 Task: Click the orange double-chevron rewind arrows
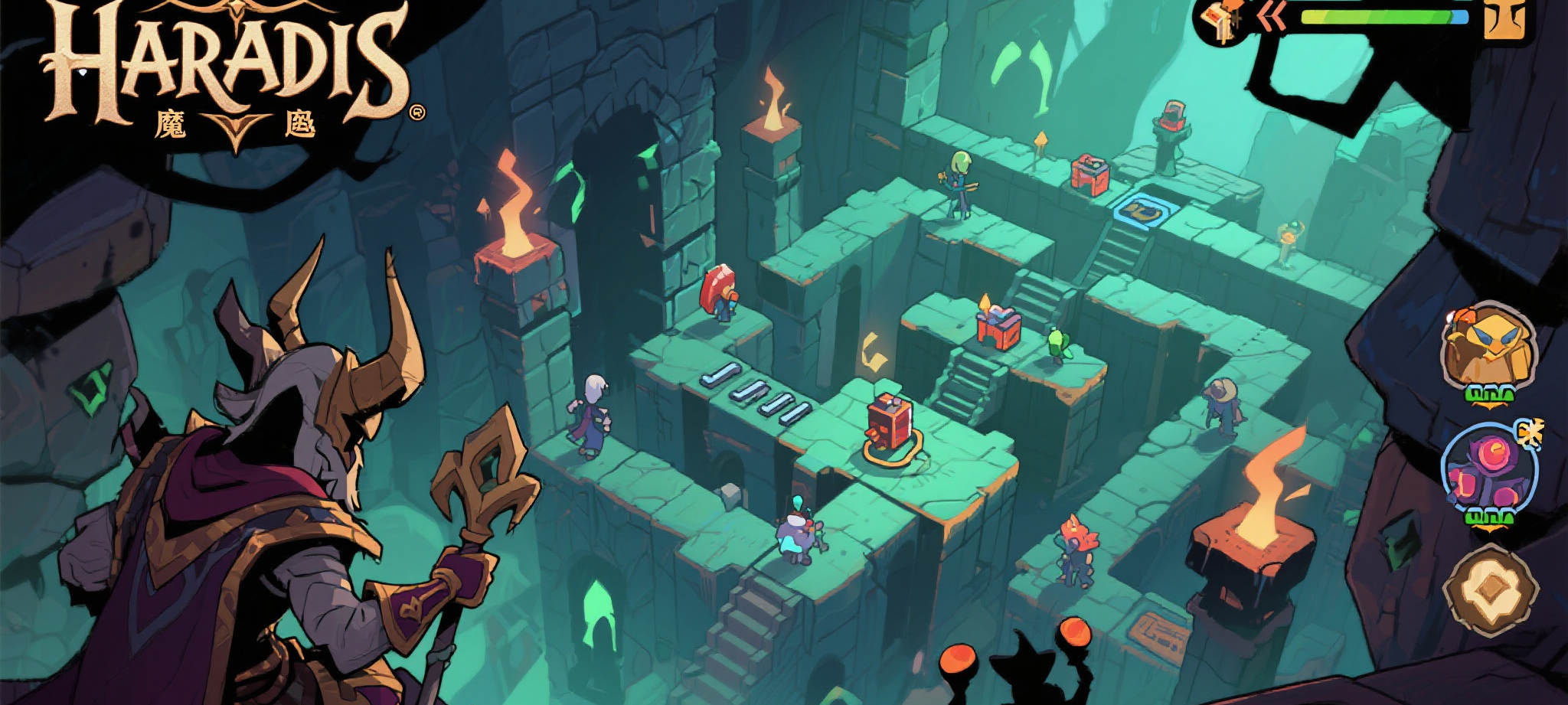pyautogui.click(x=1271, y=17)
